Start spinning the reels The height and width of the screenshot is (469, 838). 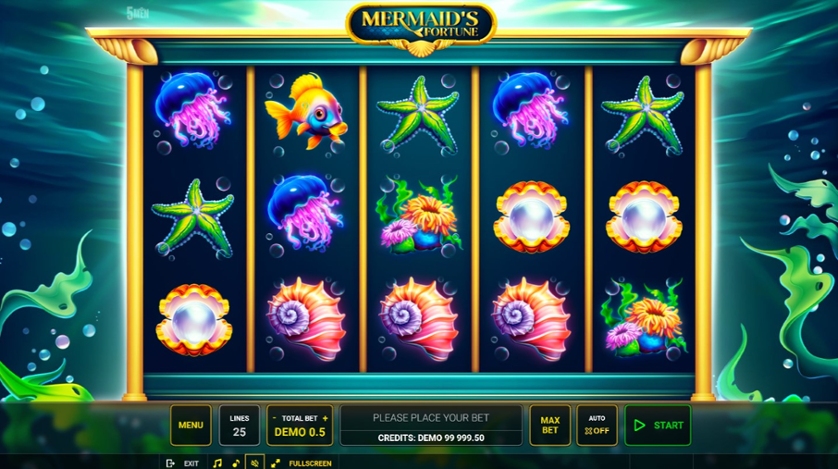click(x=657, y=425)
